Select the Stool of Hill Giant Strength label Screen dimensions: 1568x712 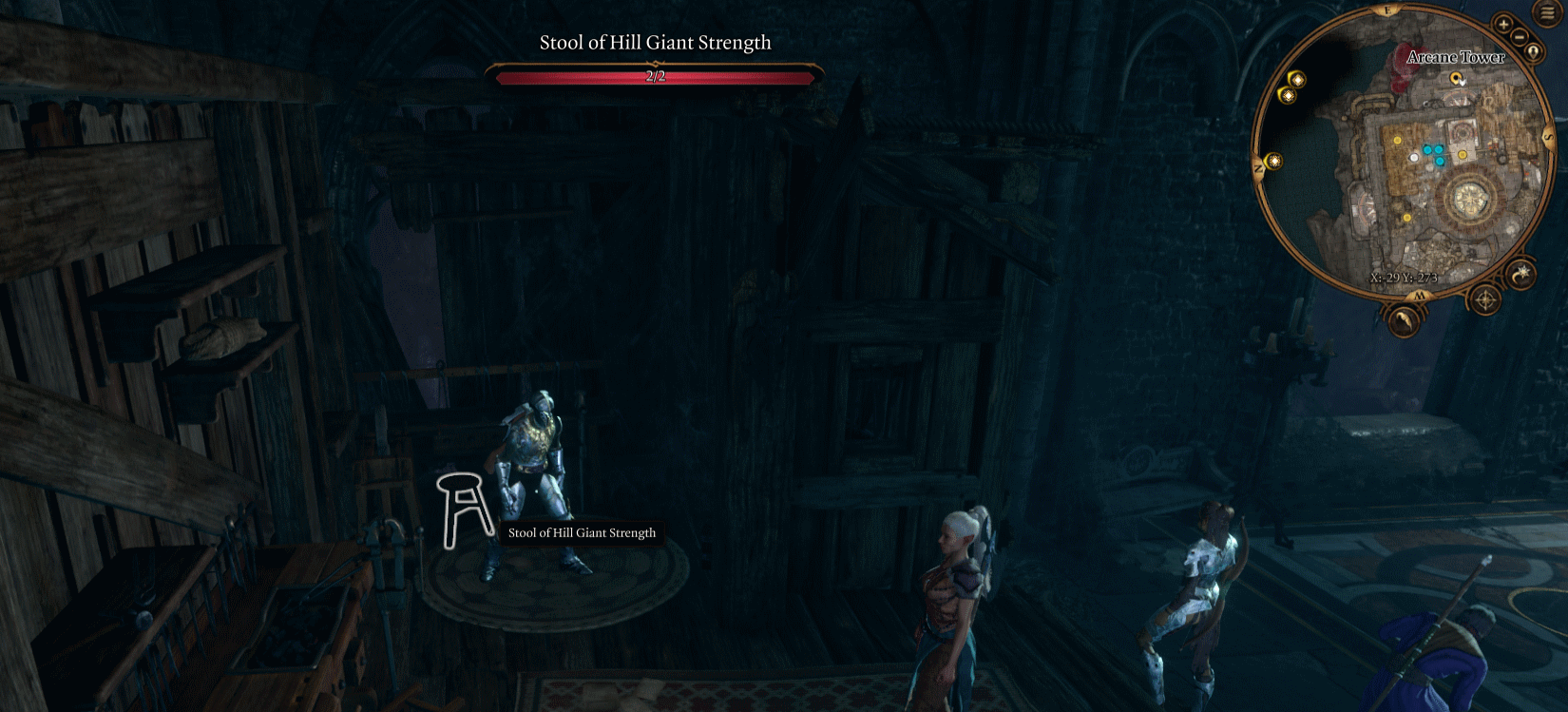click(x=582, y=533)
